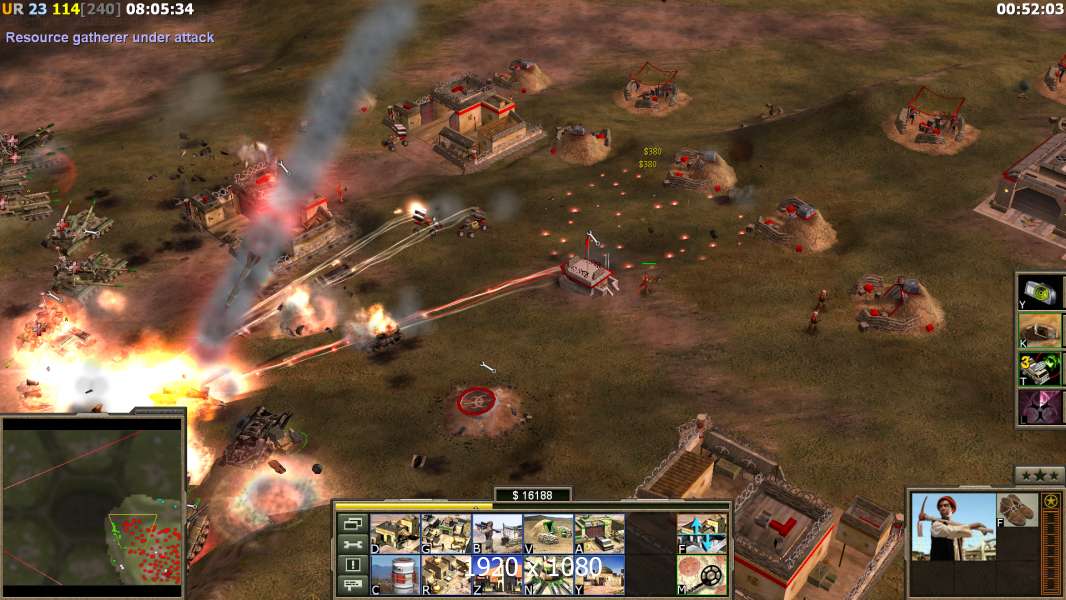Viewport: 1066px width, 600px height.
Task: Activate the green radar scan power
Action: (1040, 292)
